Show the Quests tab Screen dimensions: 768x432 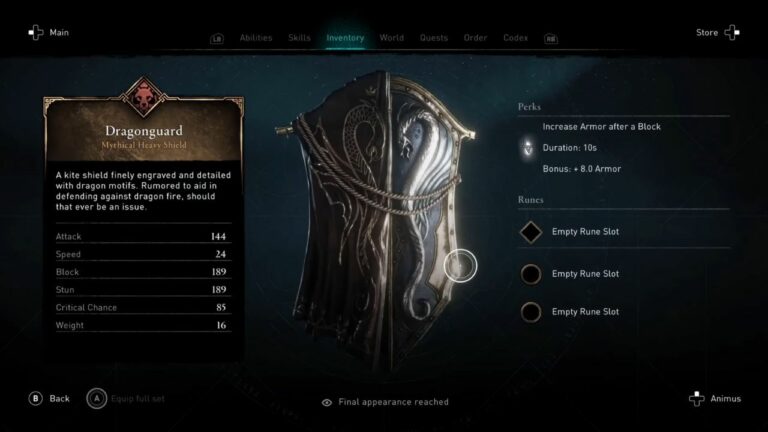click(434, 38)
